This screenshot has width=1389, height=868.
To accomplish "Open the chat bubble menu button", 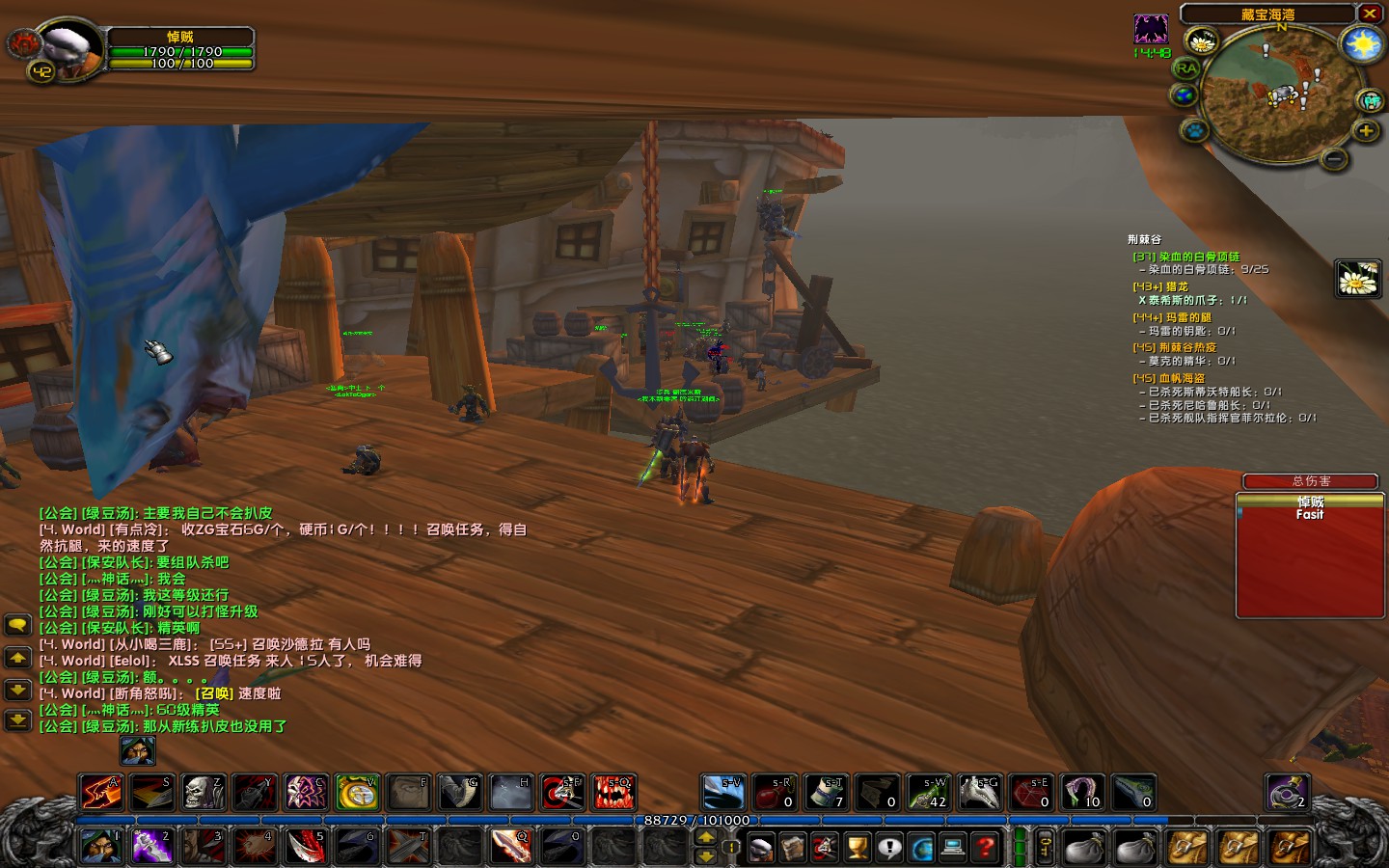I will click(18, 625).
